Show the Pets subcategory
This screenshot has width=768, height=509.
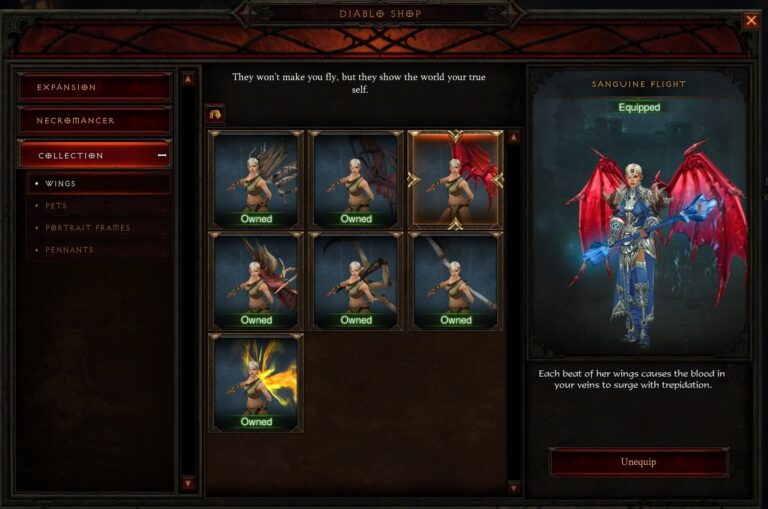(x=57, y=206)
